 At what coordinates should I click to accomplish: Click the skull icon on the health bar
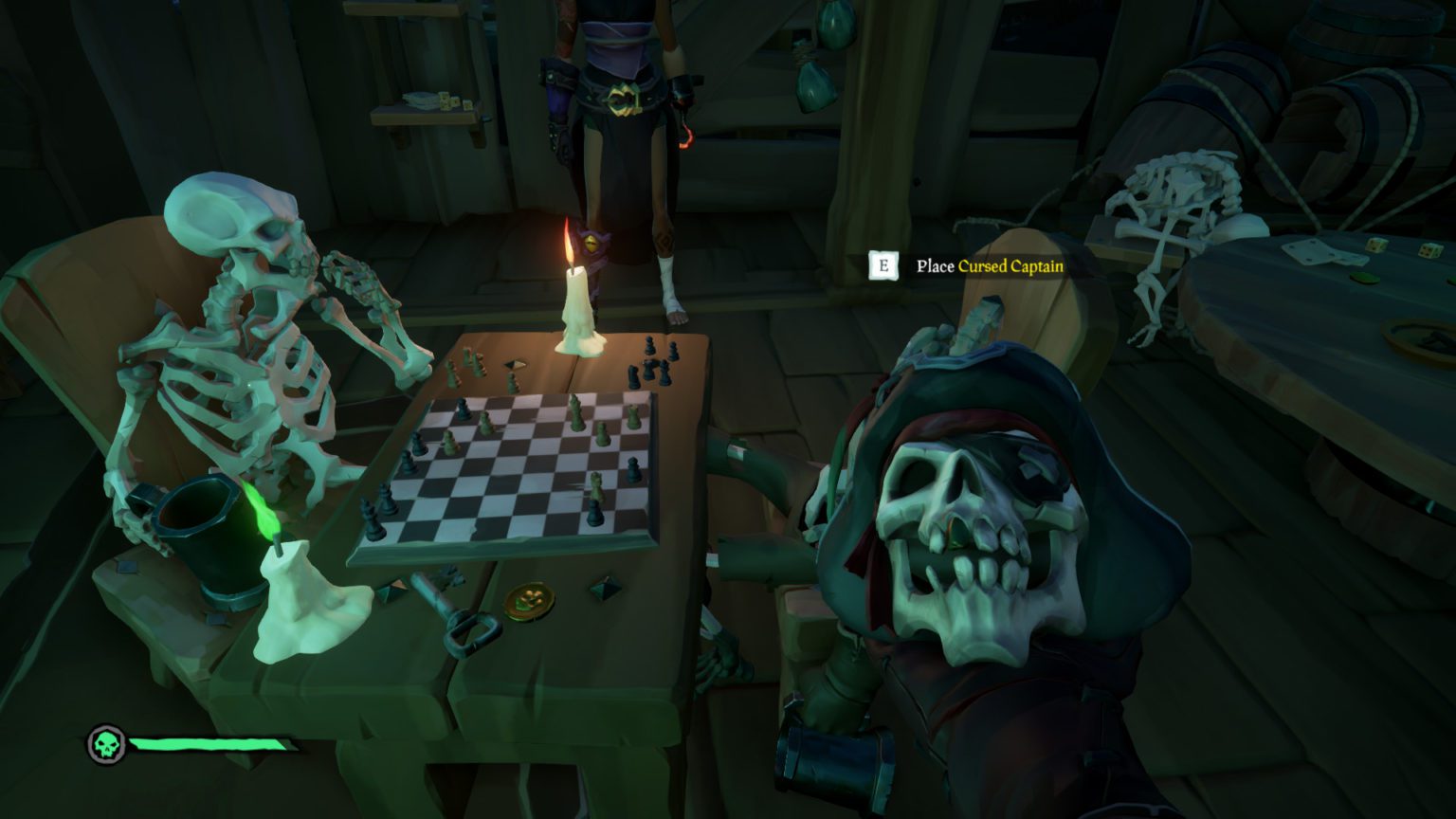[x=107, y=746]
